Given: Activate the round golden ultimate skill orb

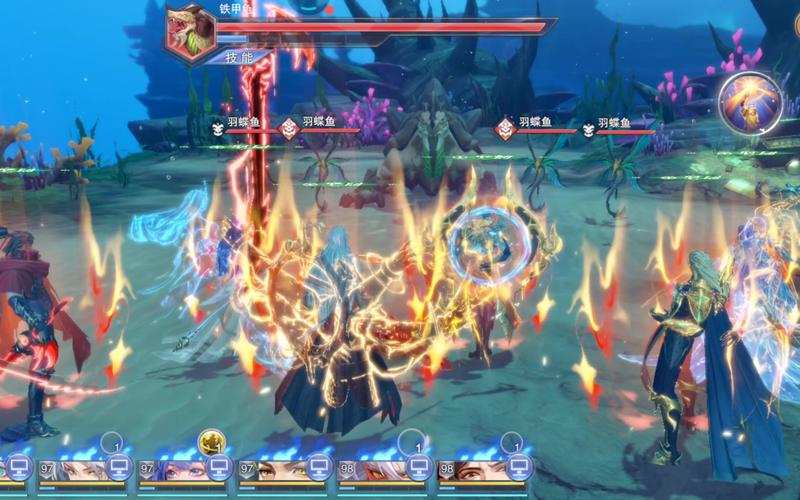Looking at the screenshot, I should tap(750, 101).
